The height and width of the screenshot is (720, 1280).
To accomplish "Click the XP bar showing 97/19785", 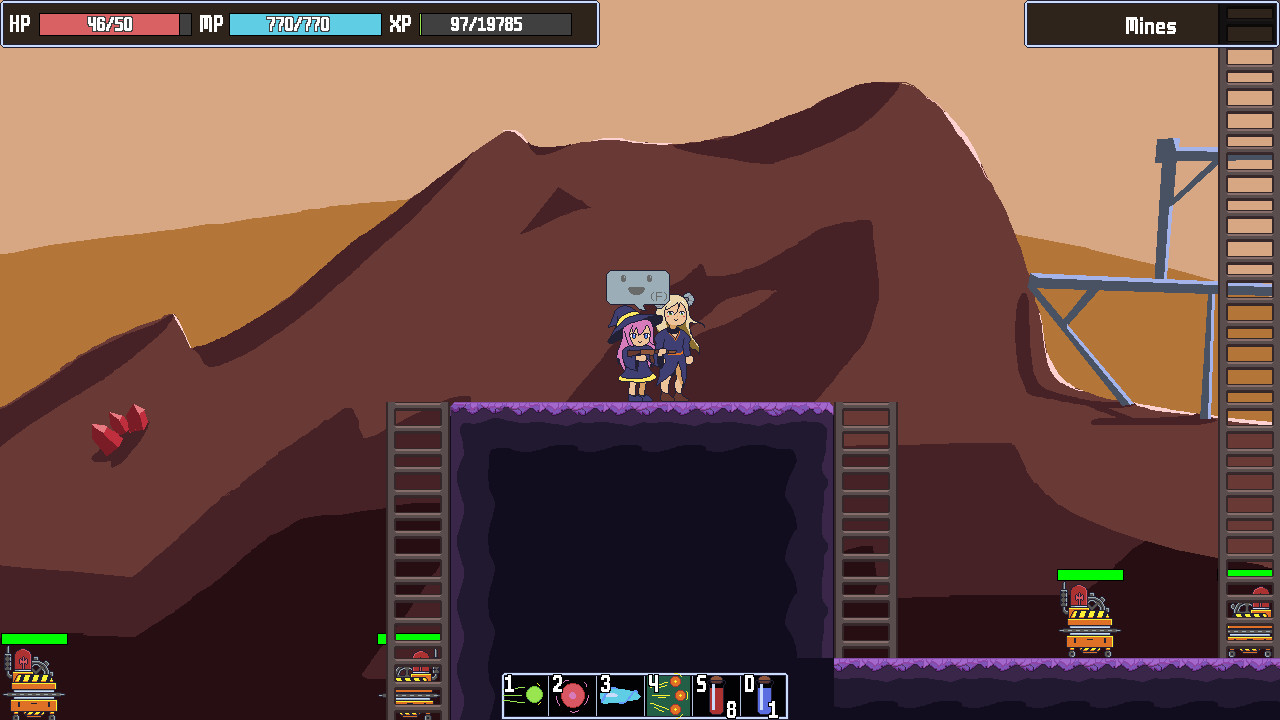I will tap(495, 24).
